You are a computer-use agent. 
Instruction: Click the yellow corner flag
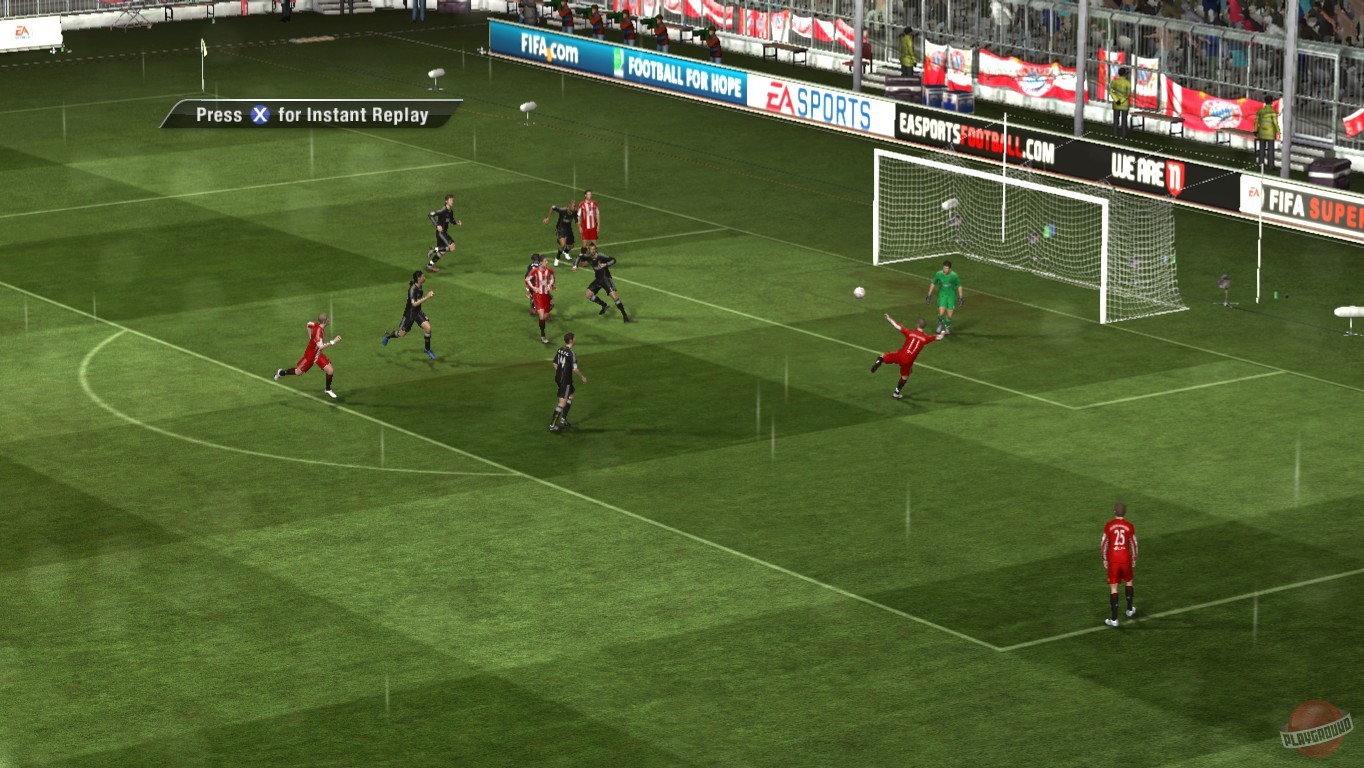[x=204, y=47]
